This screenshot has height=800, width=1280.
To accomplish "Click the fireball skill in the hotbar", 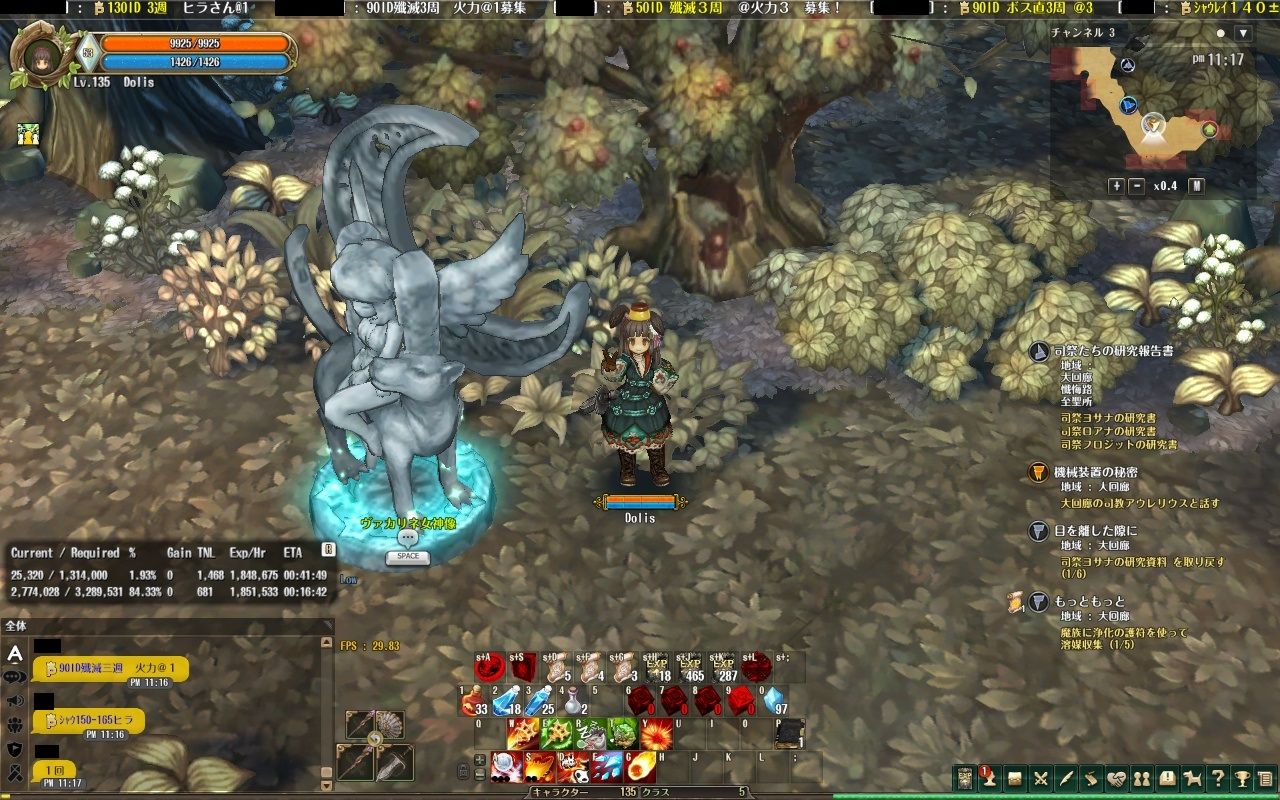I will pyautogui.click(x=638, y=768).
